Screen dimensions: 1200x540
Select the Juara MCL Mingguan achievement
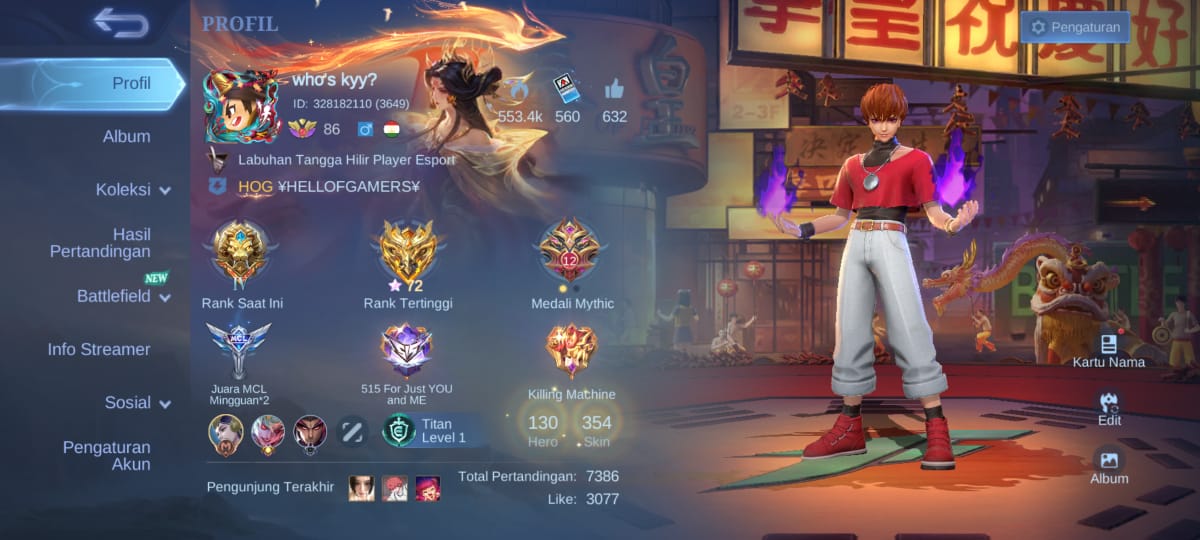(x=239, y=352)
